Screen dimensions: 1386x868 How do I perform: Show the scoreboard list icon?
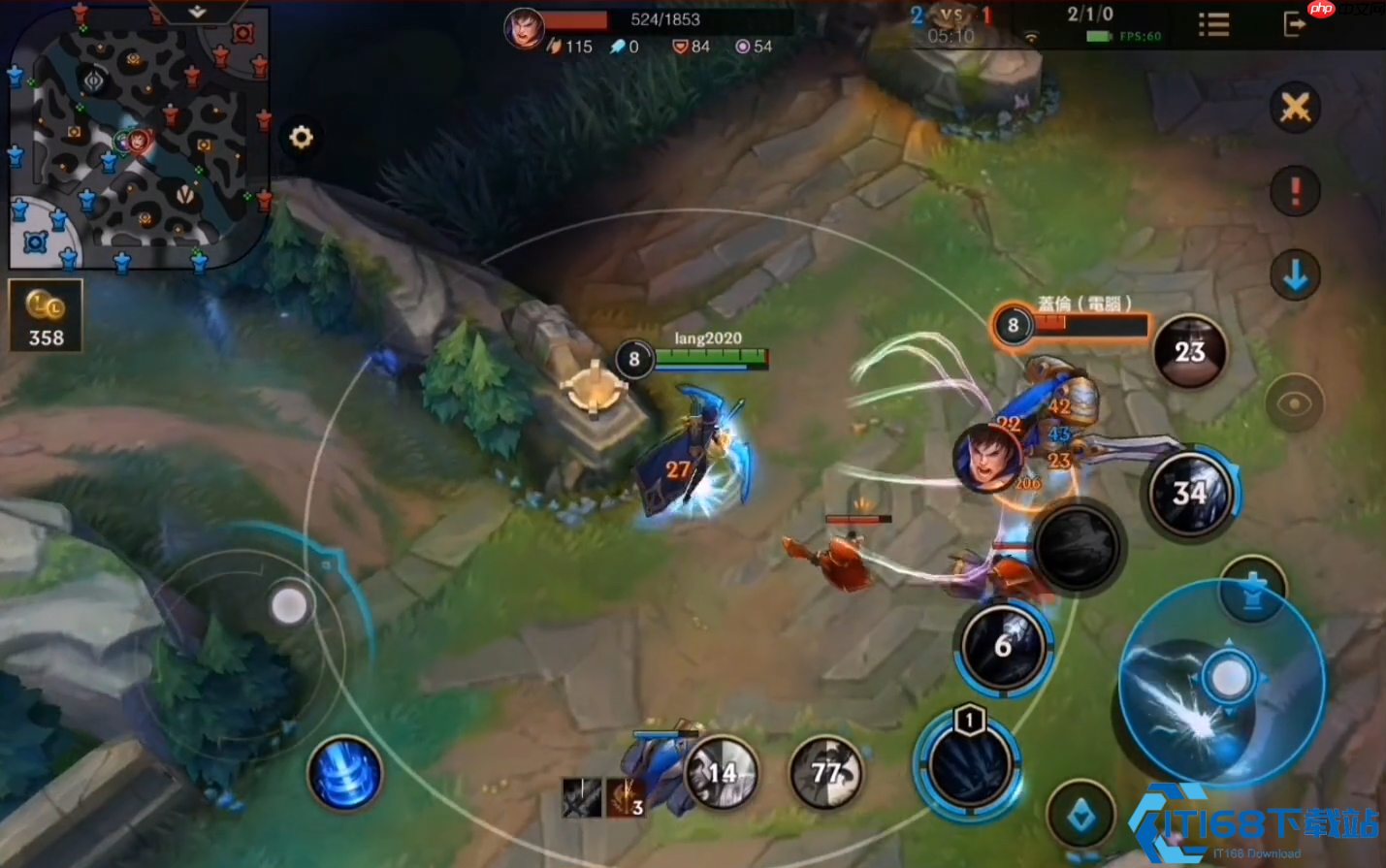(x=1213, y=24)
